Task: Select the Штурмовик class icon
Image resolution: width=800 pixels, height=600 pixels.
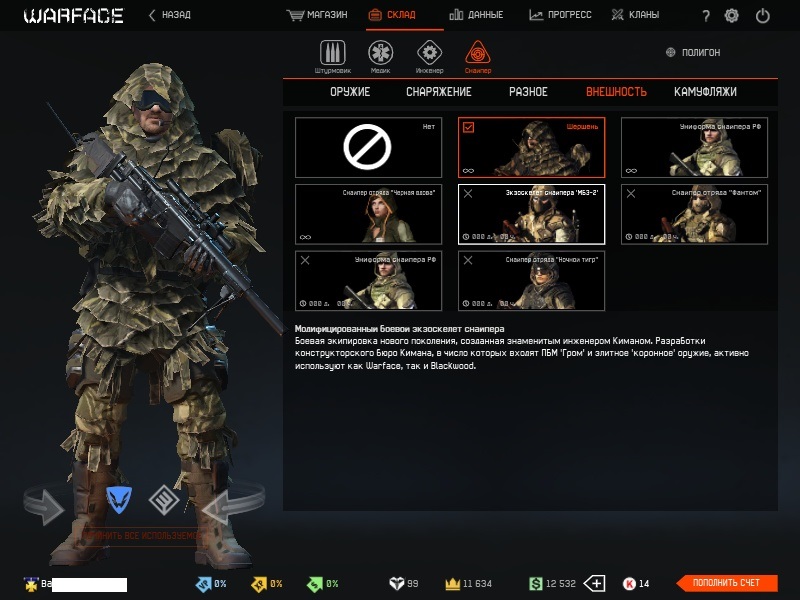Action: click(x=332, y=56)
